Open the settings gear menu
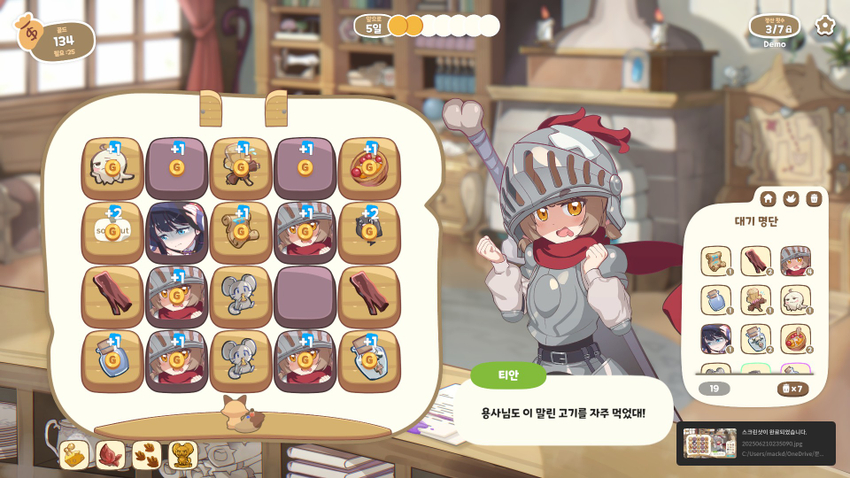The height and width of the screenshot is (478, 850). (x=824, y=26)
